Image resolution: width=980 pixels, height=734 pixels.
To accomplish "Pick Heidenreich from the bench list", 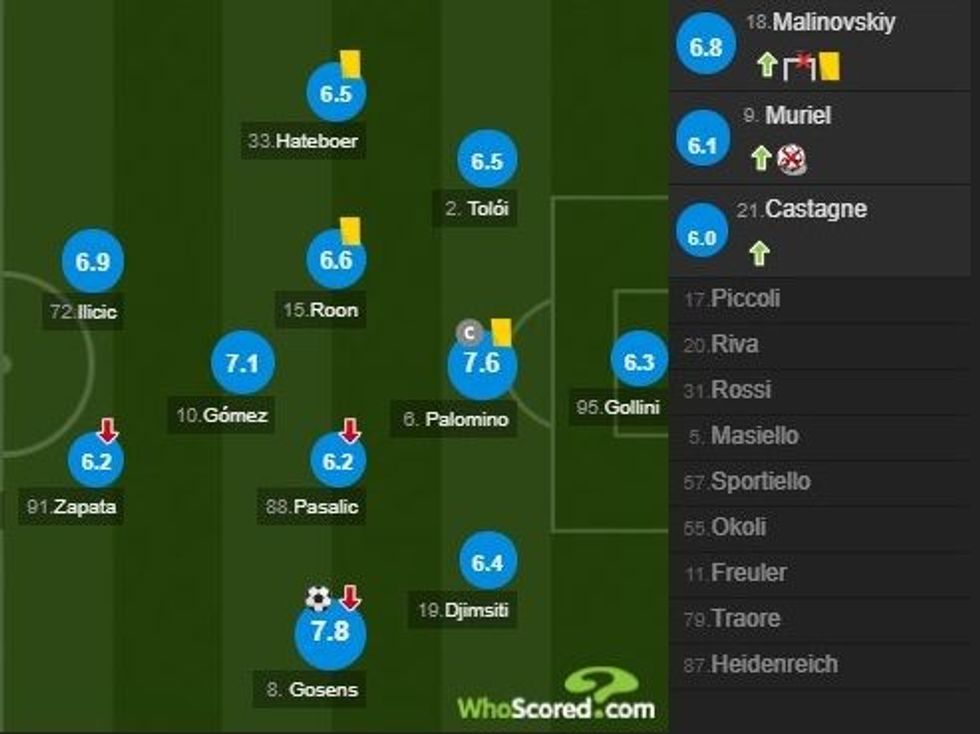I will coord(773,664).
